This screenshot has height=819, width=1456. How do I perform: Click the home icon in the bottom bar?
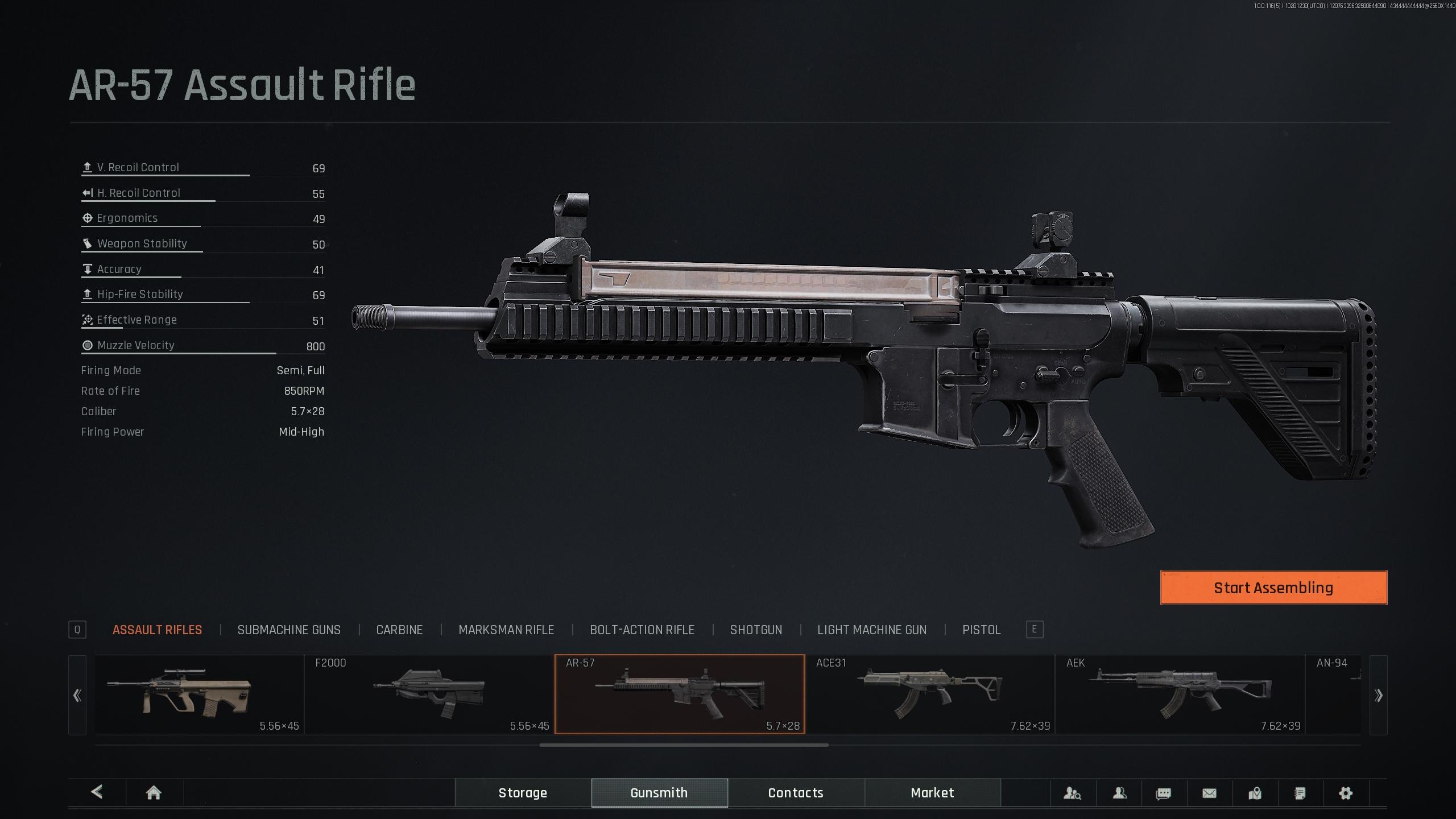[154, 793]
